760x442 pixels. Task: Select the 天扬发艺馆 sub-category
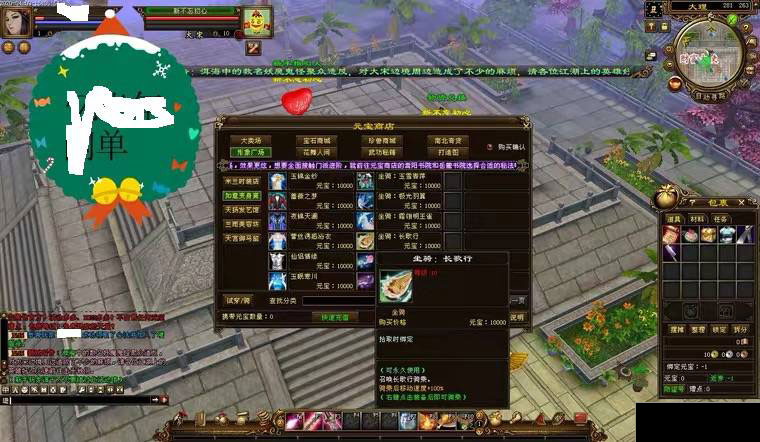click(242, 210)
